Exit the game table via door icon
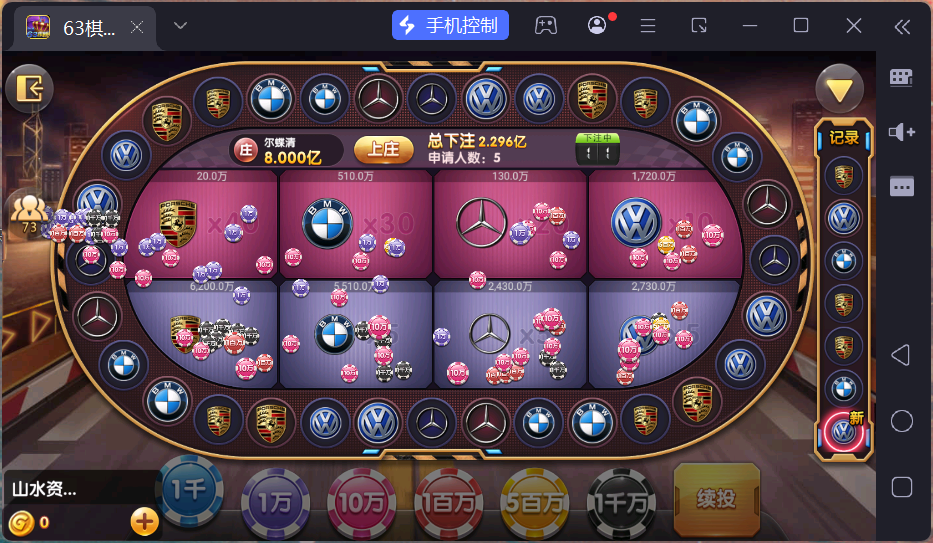The height and width of the screenshot is (543, 933). click(29, 90)
